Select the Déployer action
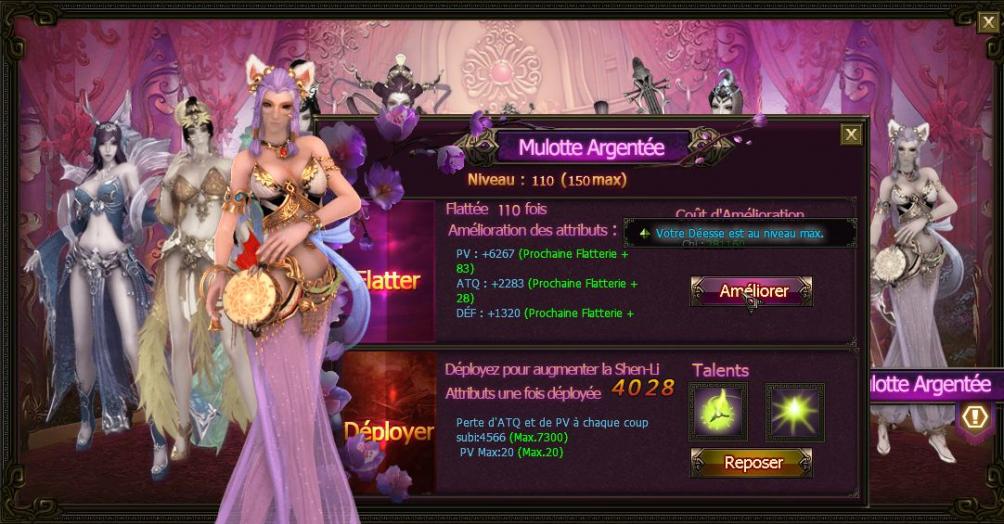The width and height of the screenshot is (1004, 524). [x=388, y=431]
